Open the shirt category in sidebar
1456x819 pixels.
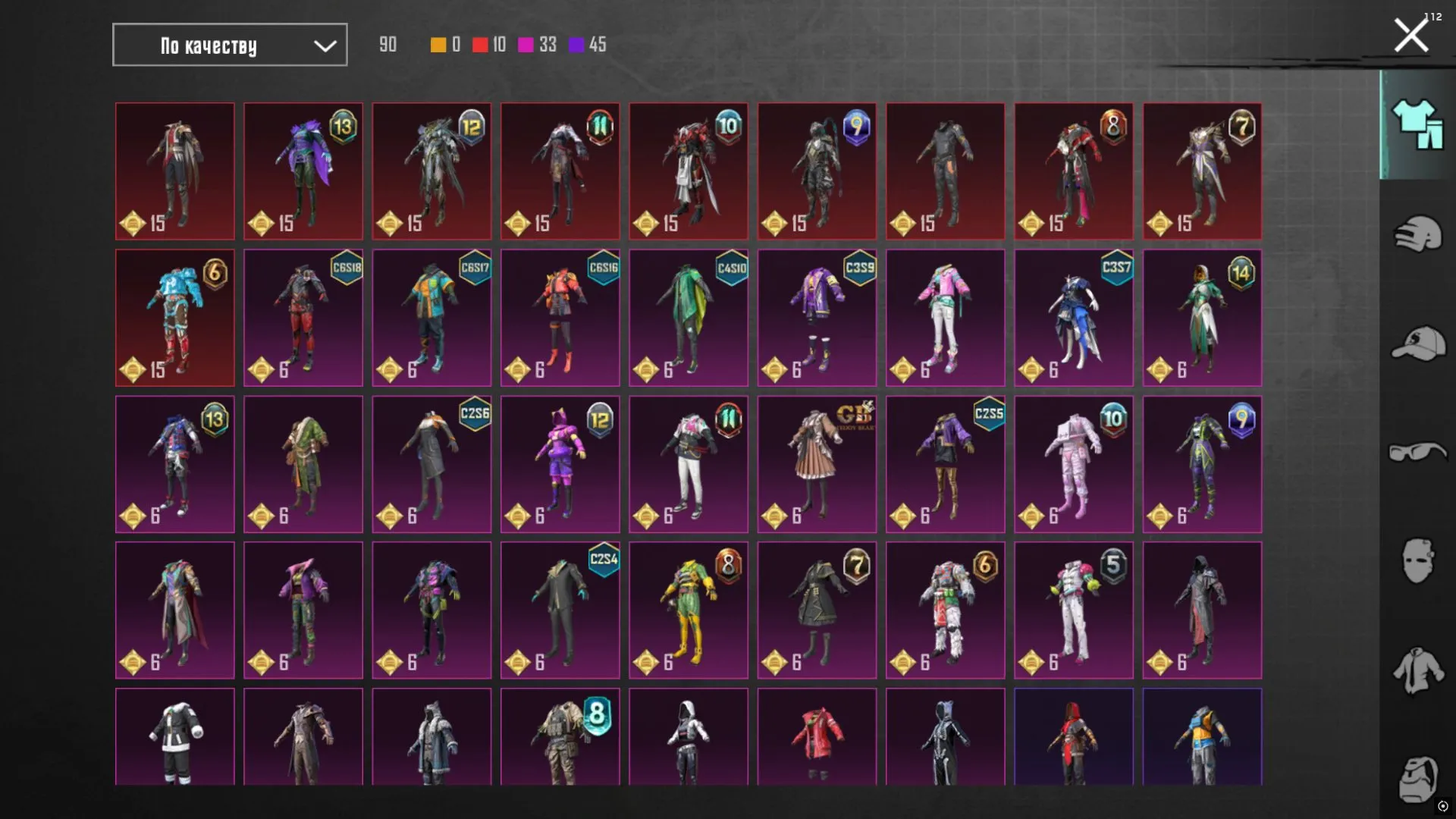click(1417, 669)
